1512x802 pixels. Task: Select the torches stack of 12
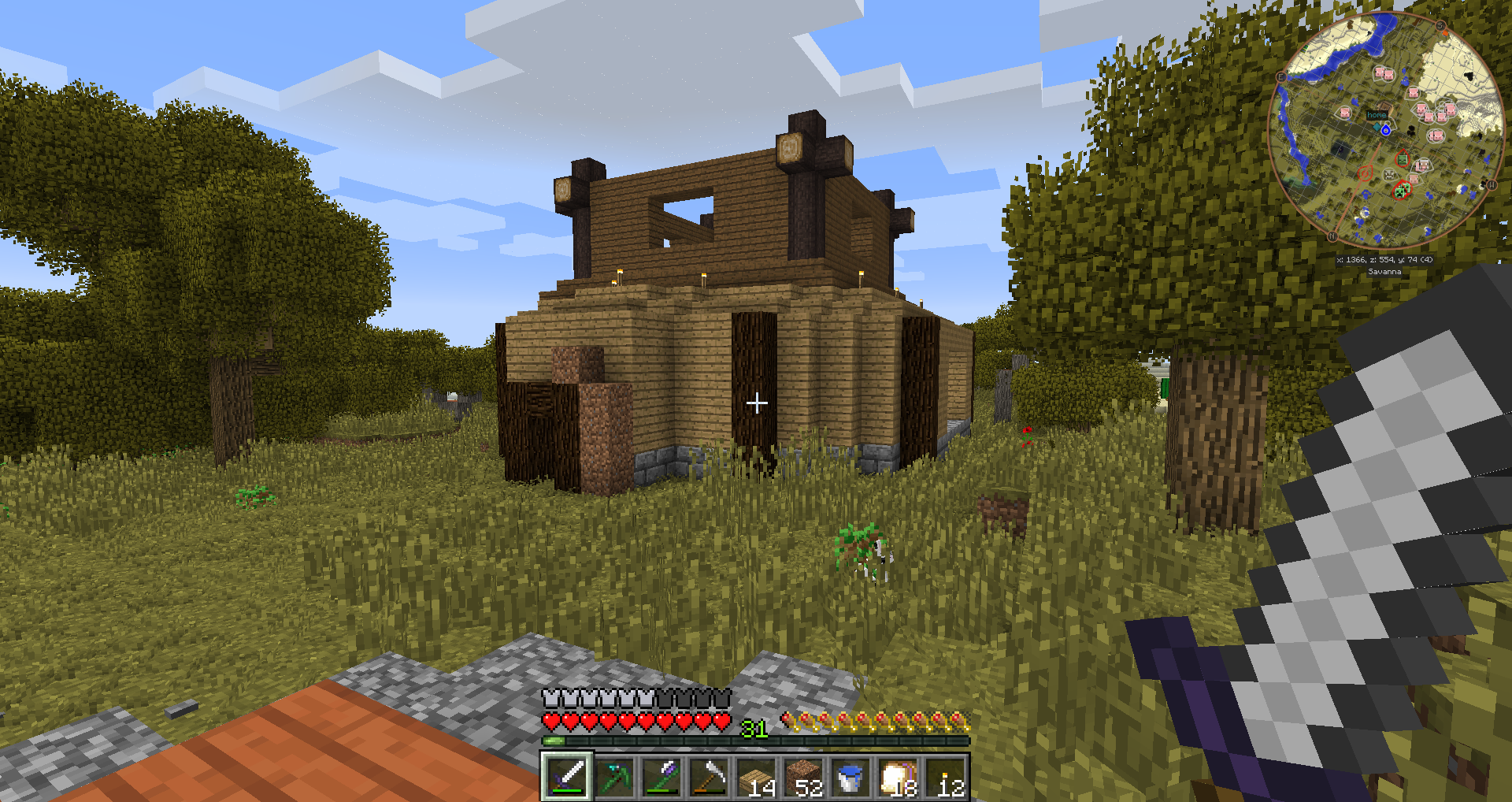click(x=947, y=777)
